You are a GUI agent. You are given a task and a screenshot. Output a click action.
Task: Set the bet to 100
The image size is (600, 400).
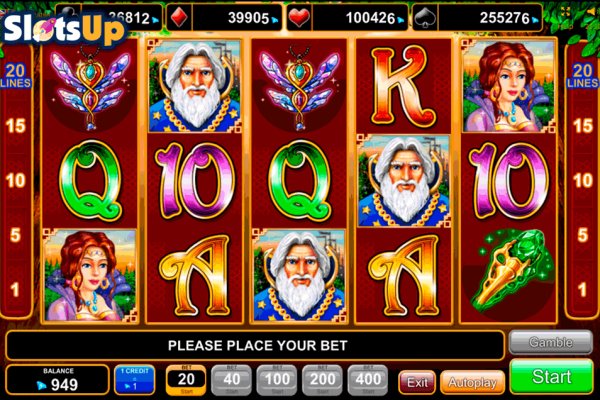point(278,380)
